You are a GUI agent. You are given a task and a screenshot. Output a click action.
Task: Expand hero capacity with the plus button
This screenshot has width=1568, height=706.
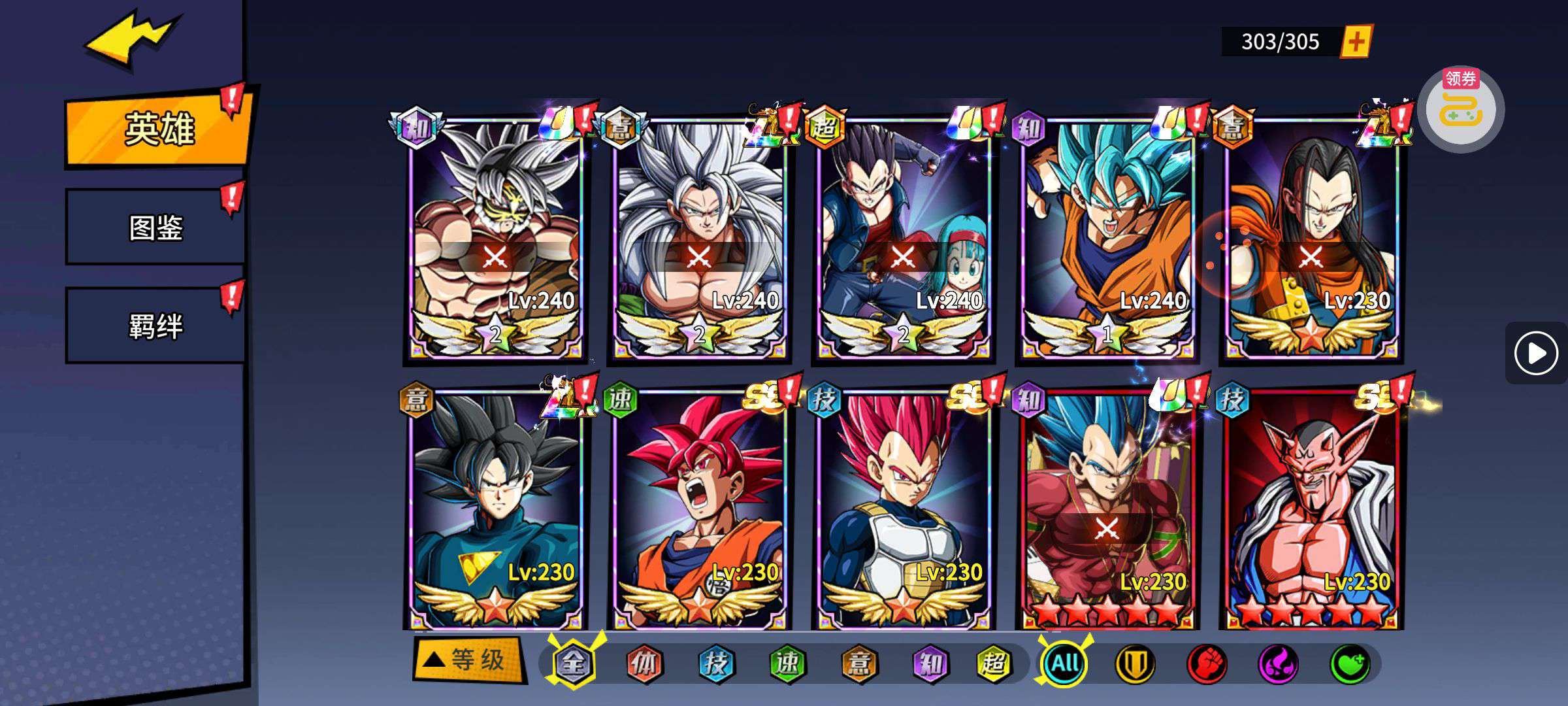point(1356,42)
